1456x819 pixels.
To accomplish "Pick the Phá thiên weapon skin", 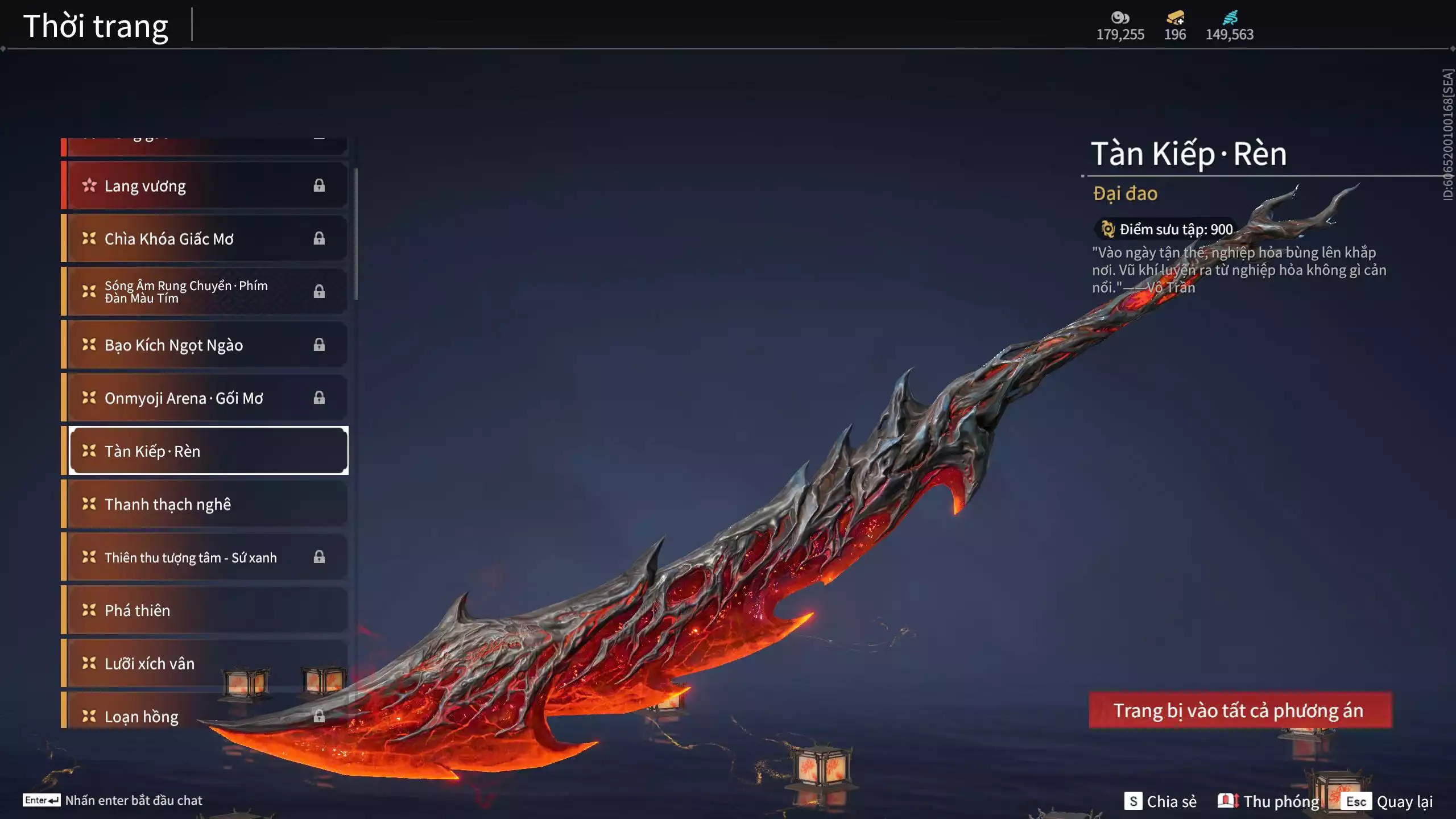I will (205, 610).
